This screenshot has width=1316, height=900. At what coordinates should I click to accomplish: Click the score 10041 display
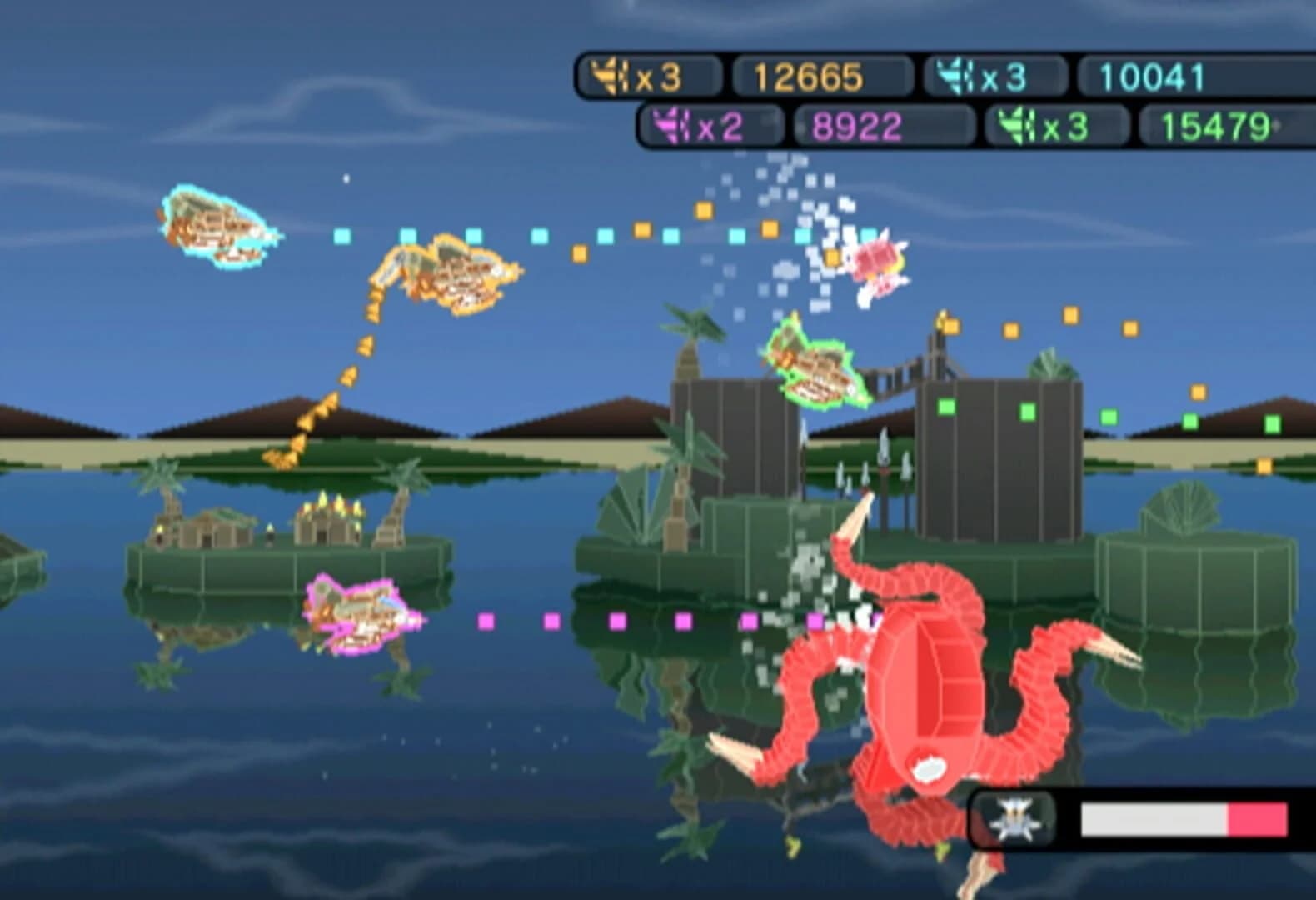[1154, 77]
